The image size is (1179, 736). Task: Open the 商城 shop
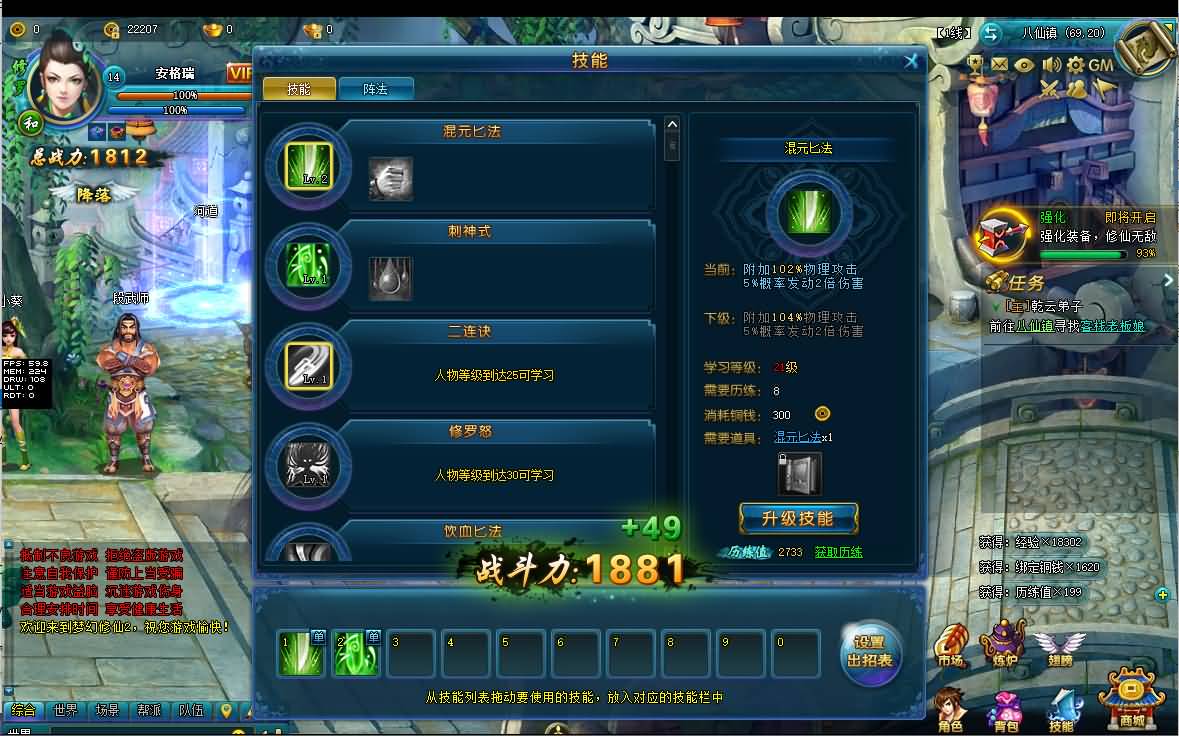(1133, 698)
